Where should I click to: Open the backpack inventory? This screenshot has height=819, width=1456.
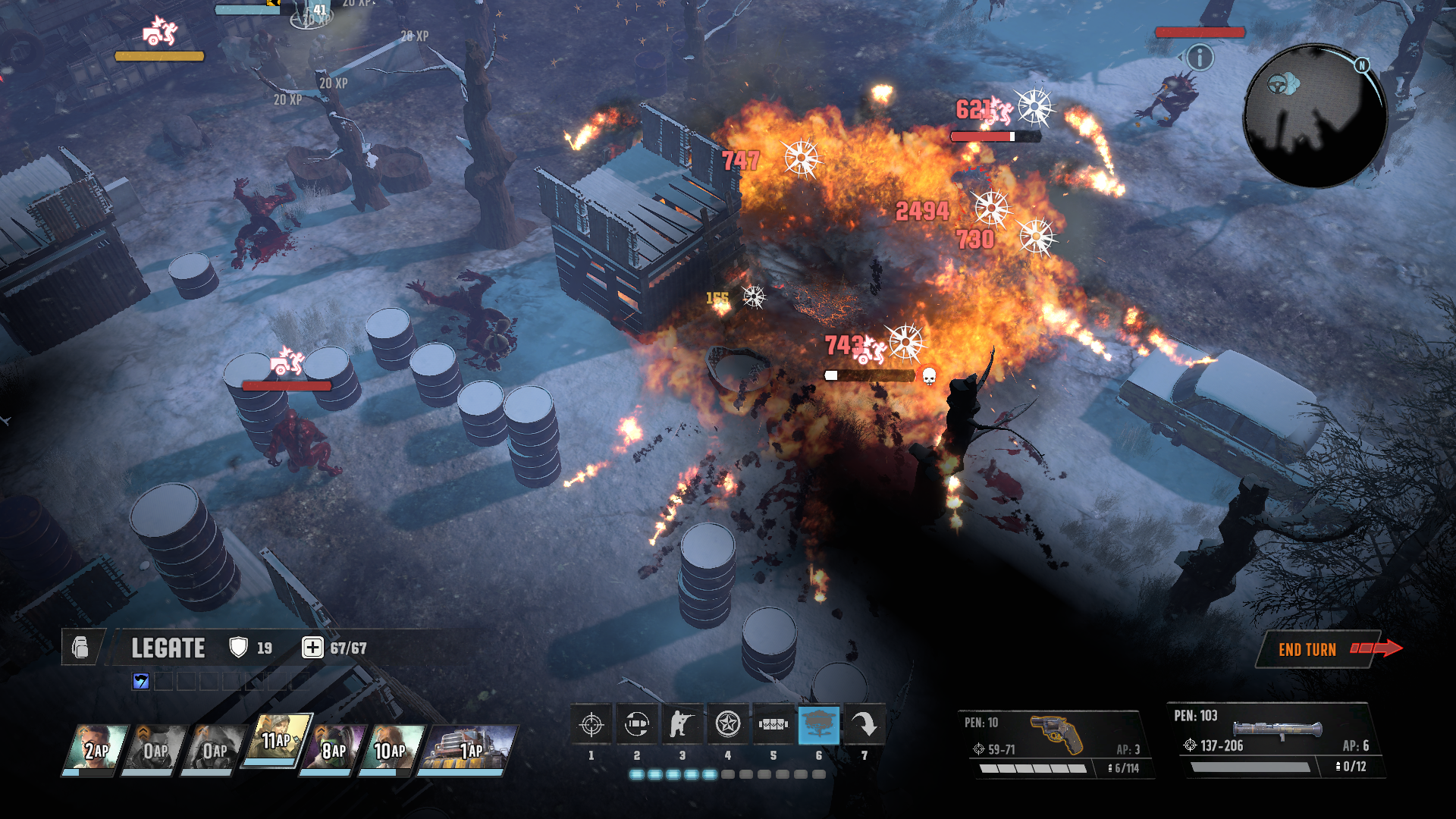80,648
